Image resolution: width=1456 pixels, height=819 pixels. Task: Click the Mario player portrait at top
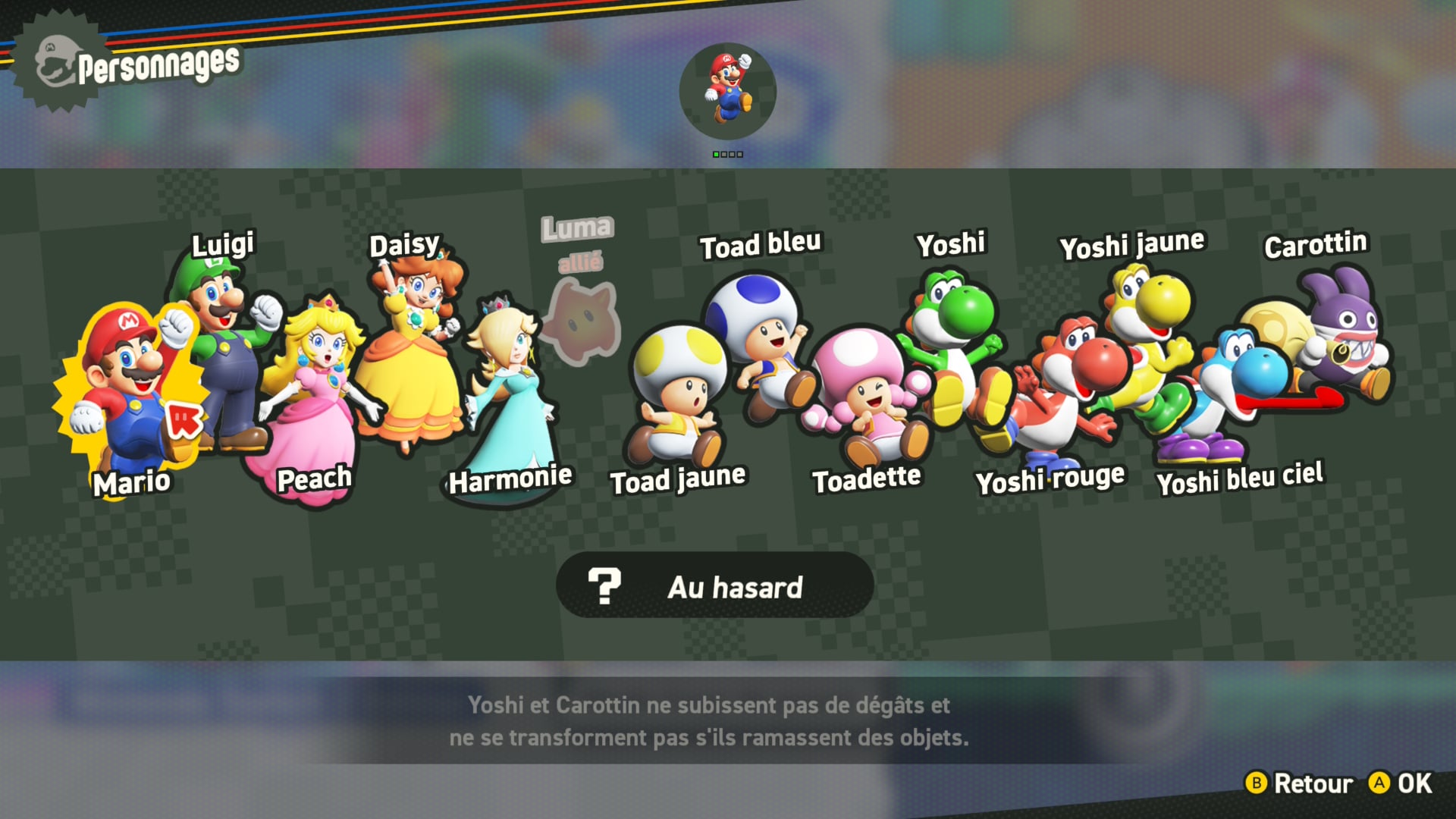click(727, 91)
